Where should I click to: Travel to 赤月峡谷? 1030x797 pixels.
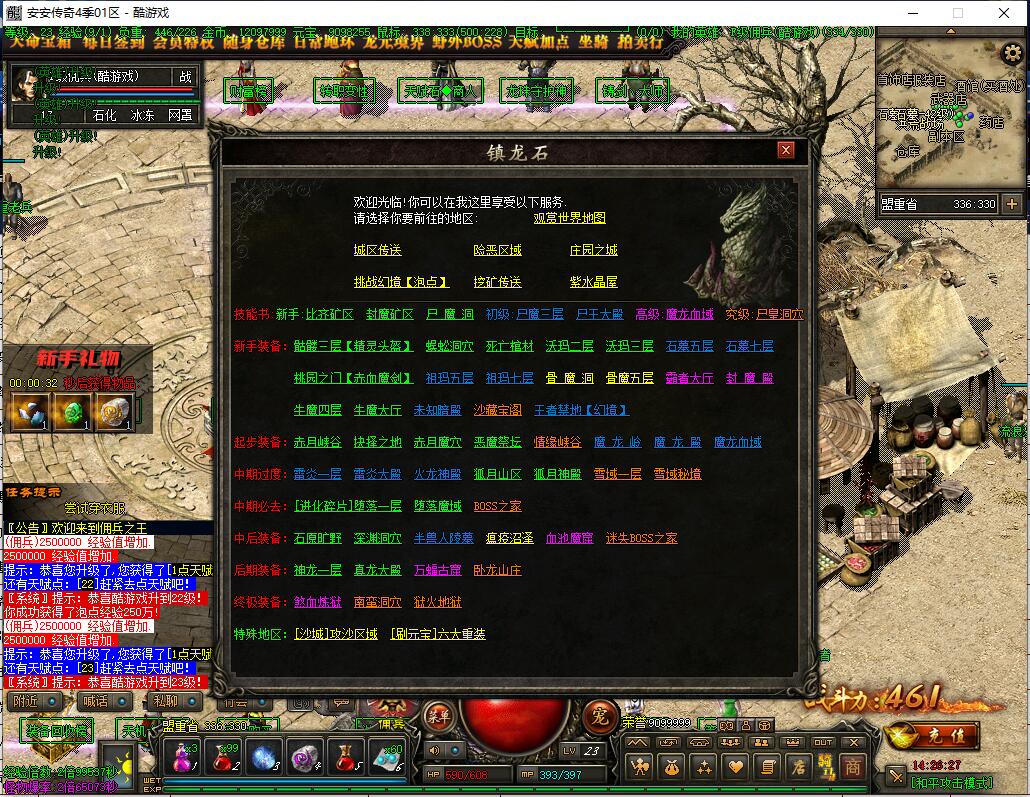click(x=317, y=442)
